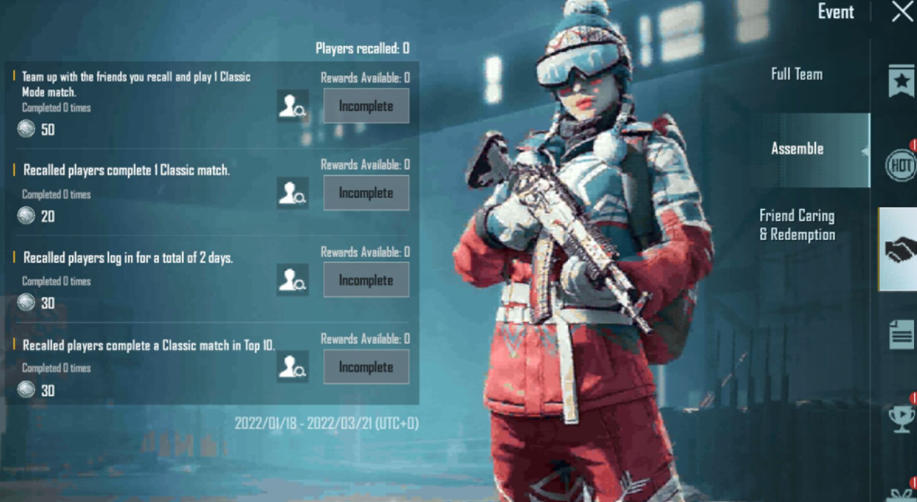Select the Assemble tab
The height and width of the screenshot is (502, 917).
point(797,149)
